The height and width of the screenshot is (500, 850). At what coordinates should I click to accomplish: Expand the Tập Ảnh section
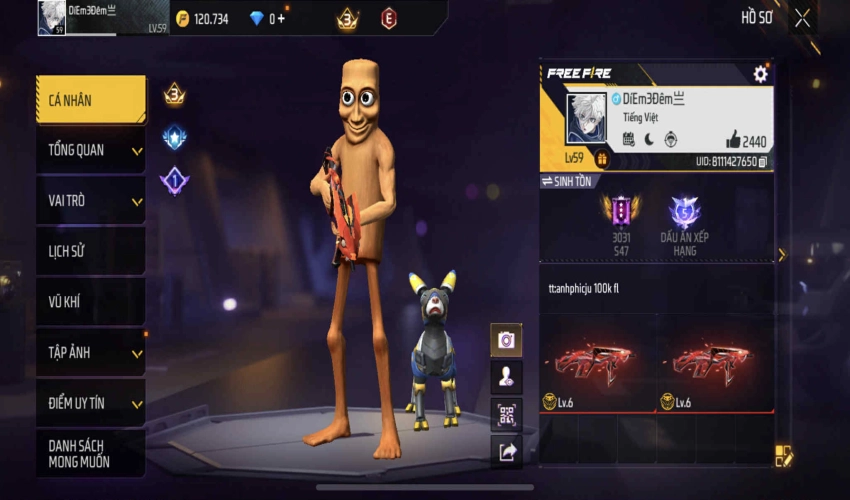pos(90,353)
